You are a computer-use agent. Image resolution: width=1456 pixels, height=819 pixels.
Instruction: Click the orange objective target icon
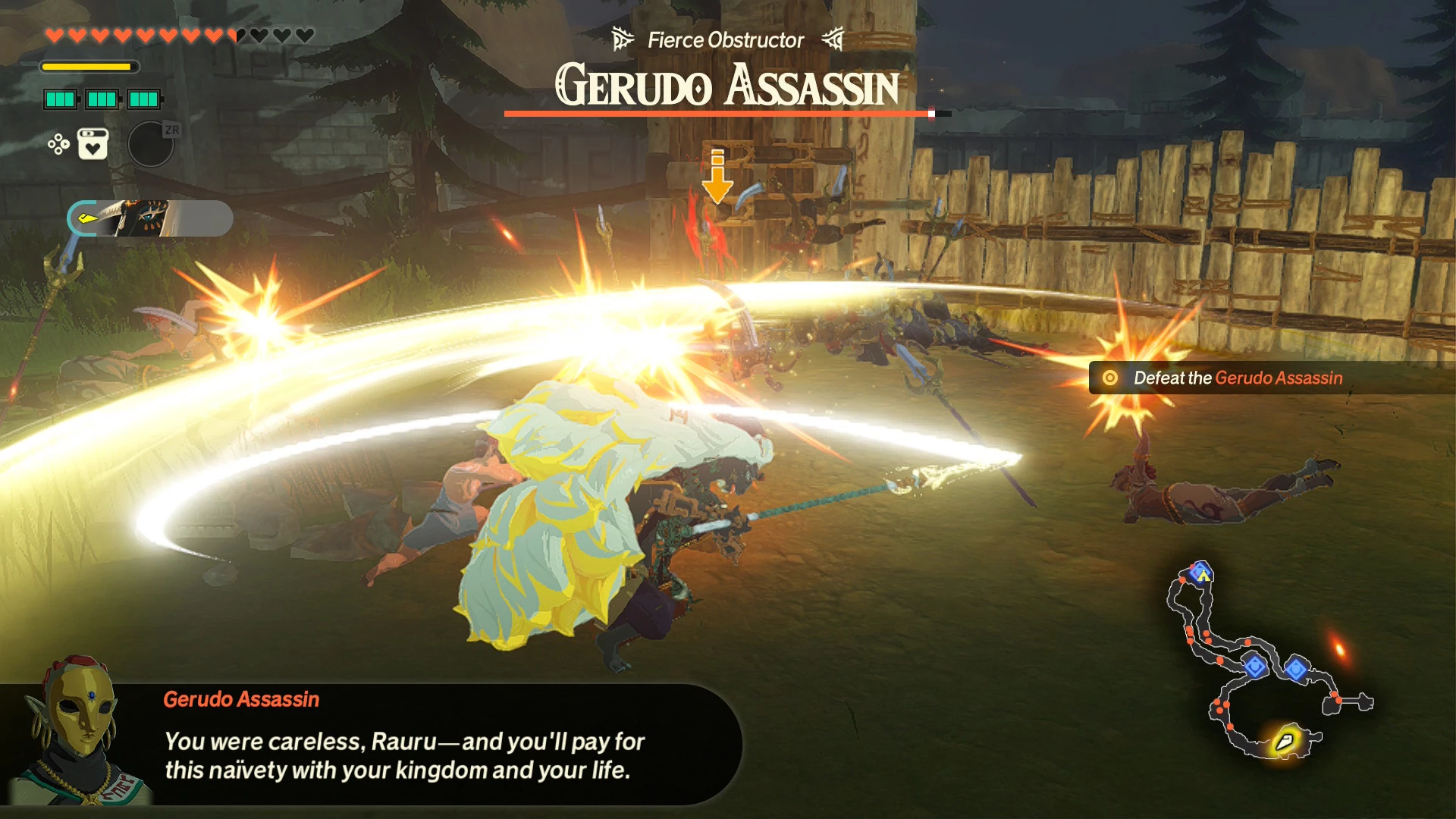coord(1109,377)
